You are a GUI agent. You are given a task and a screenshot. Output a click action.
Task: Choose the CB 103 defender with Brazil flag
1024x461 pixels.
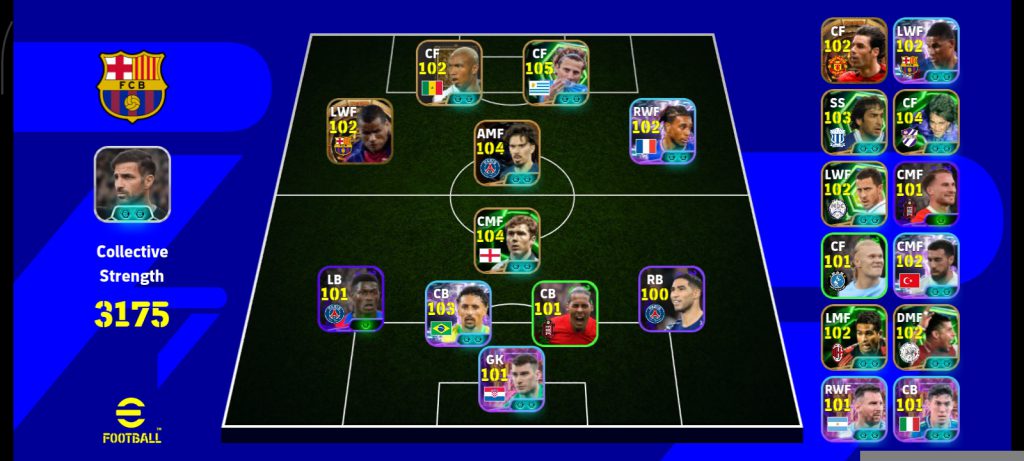pos(458,313)
